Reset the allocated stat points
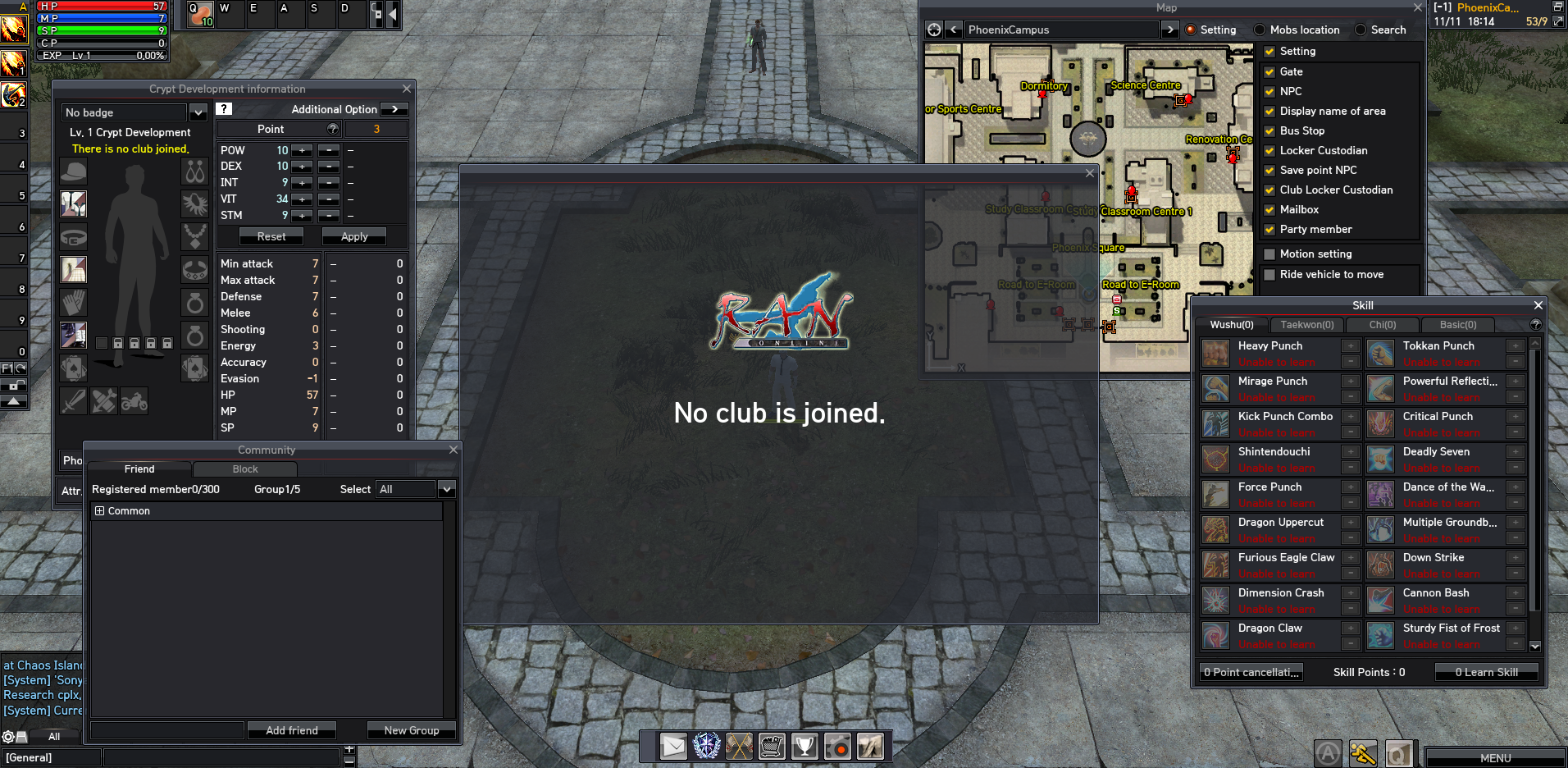 coord(271,236)
